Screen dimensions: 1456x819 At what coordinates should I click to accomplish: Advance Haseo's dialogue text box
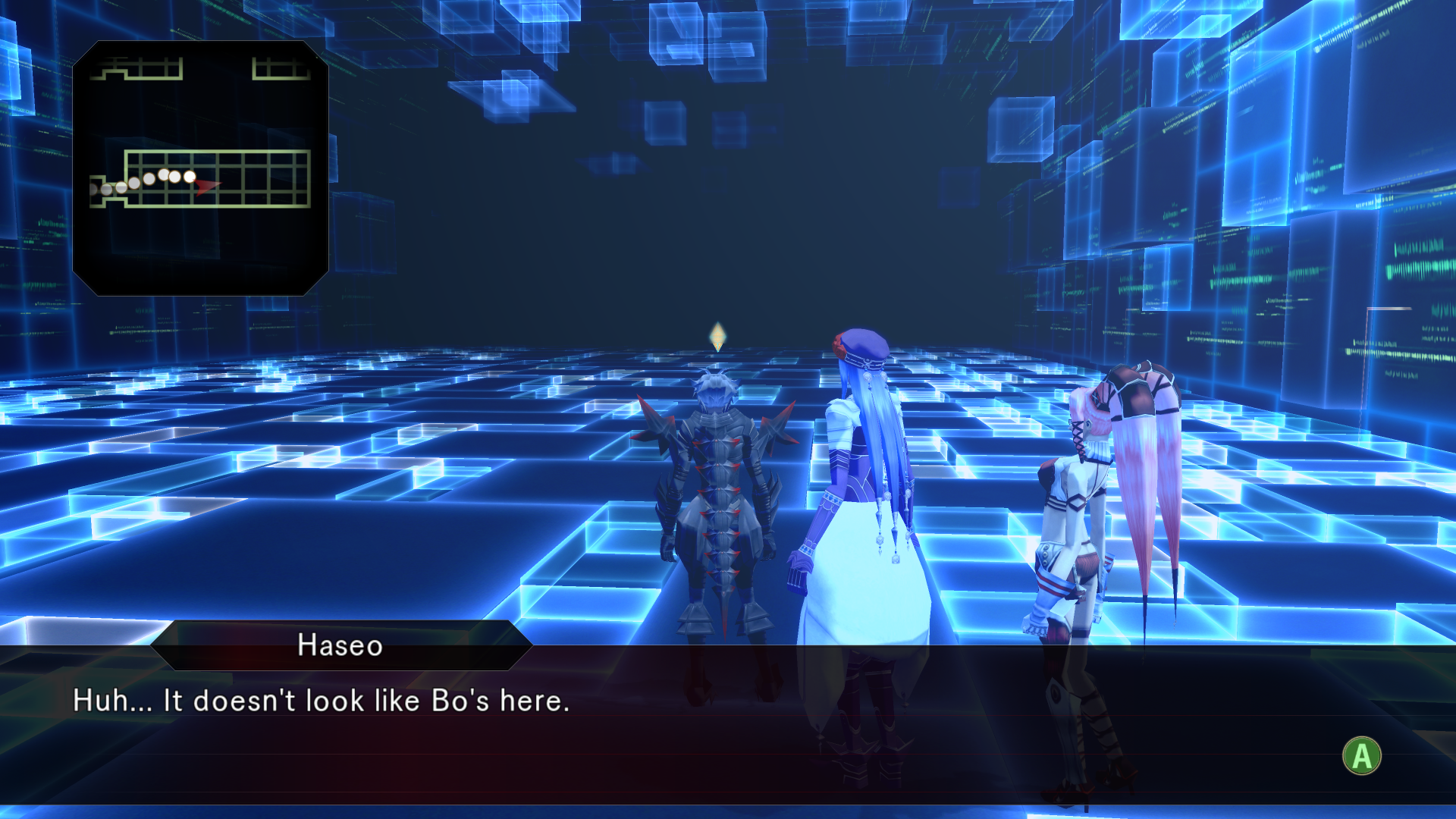1361,756
